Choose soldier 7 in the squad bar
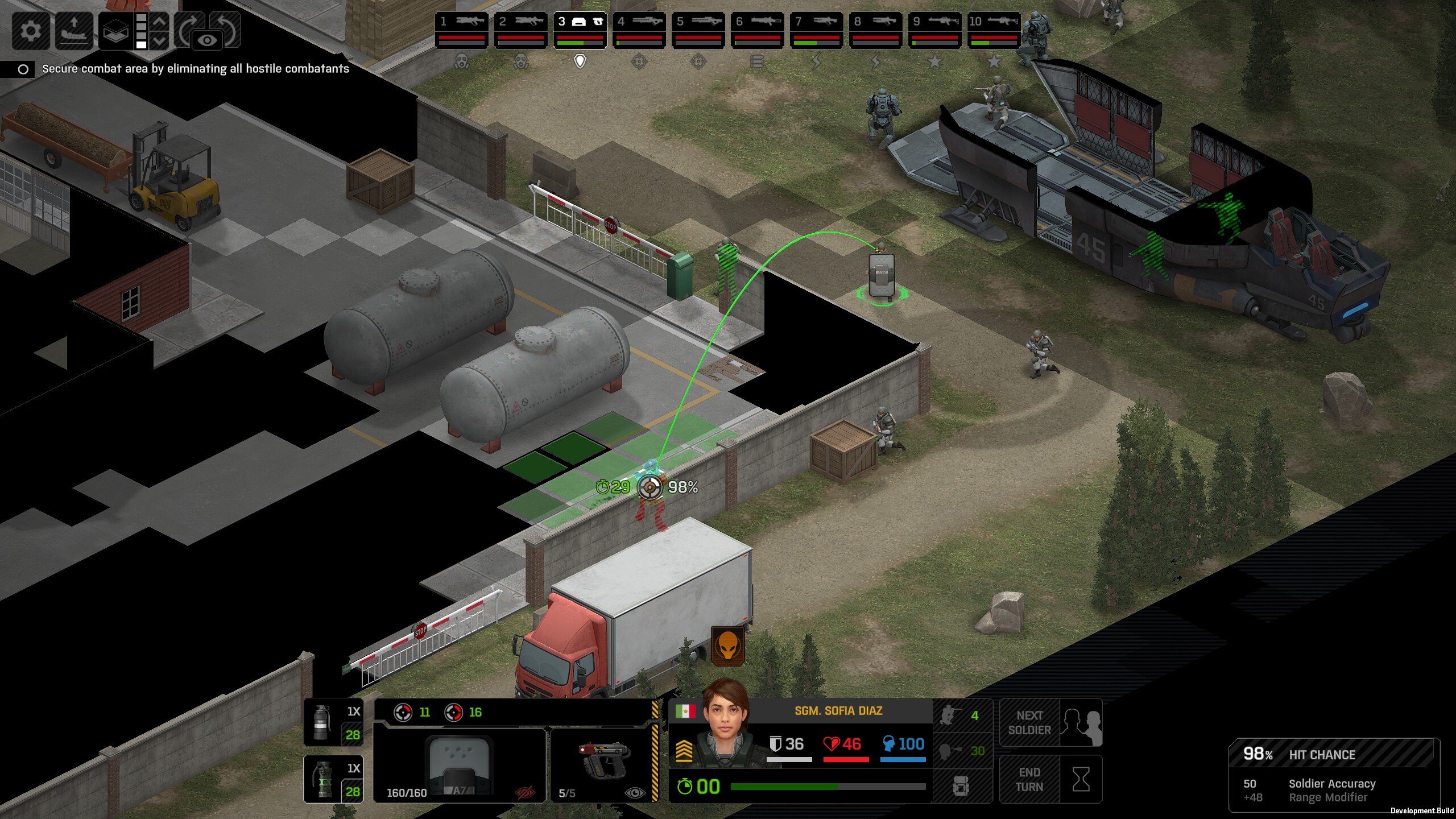The height and width of the screenshot is (819, 1456). coord(816,30)
